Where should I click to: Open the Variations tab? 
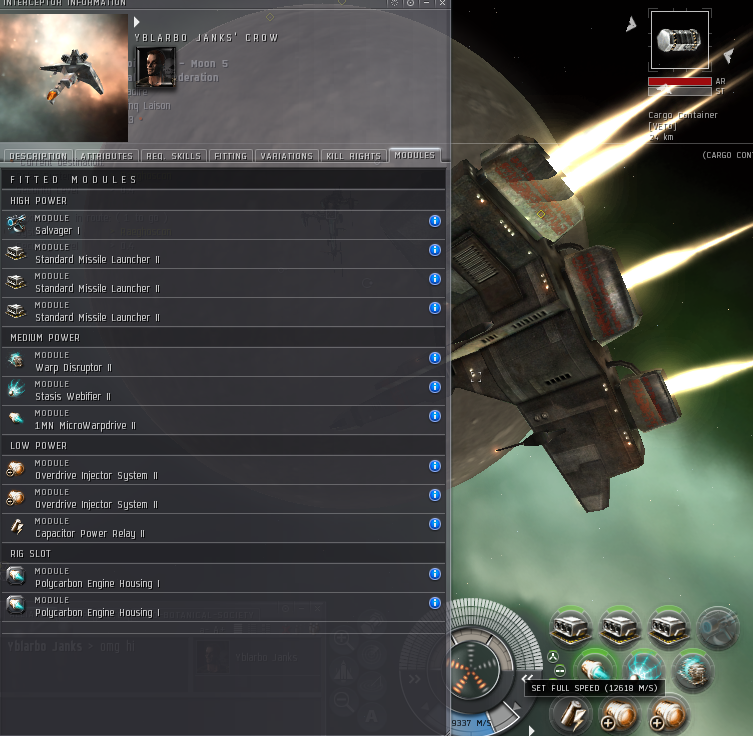pyautogui.click(x=287, y=156)
